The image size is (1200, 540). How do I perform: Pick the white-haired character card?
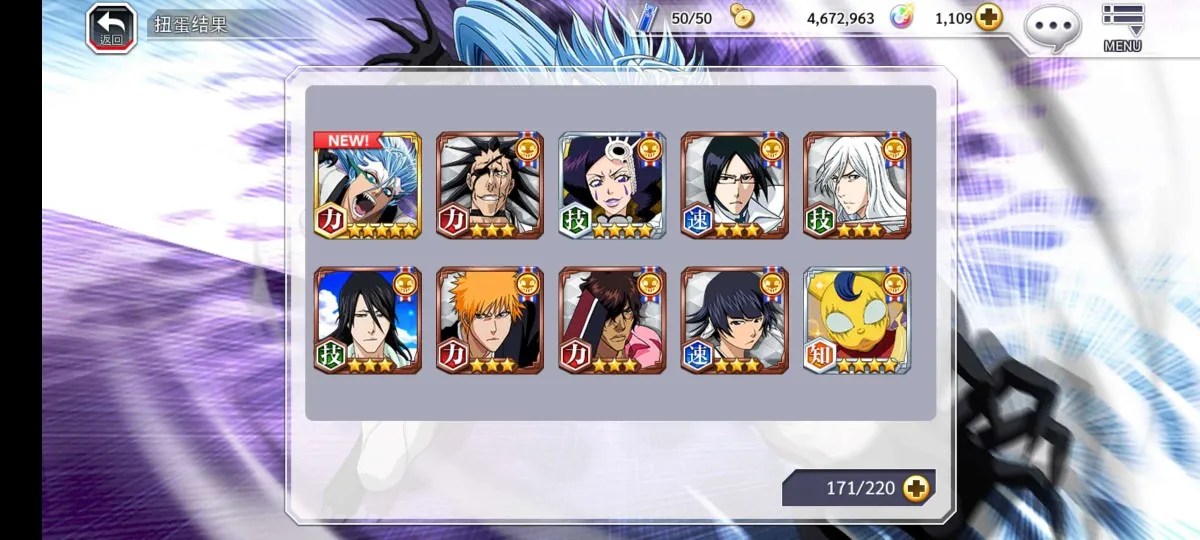[857, 186]
